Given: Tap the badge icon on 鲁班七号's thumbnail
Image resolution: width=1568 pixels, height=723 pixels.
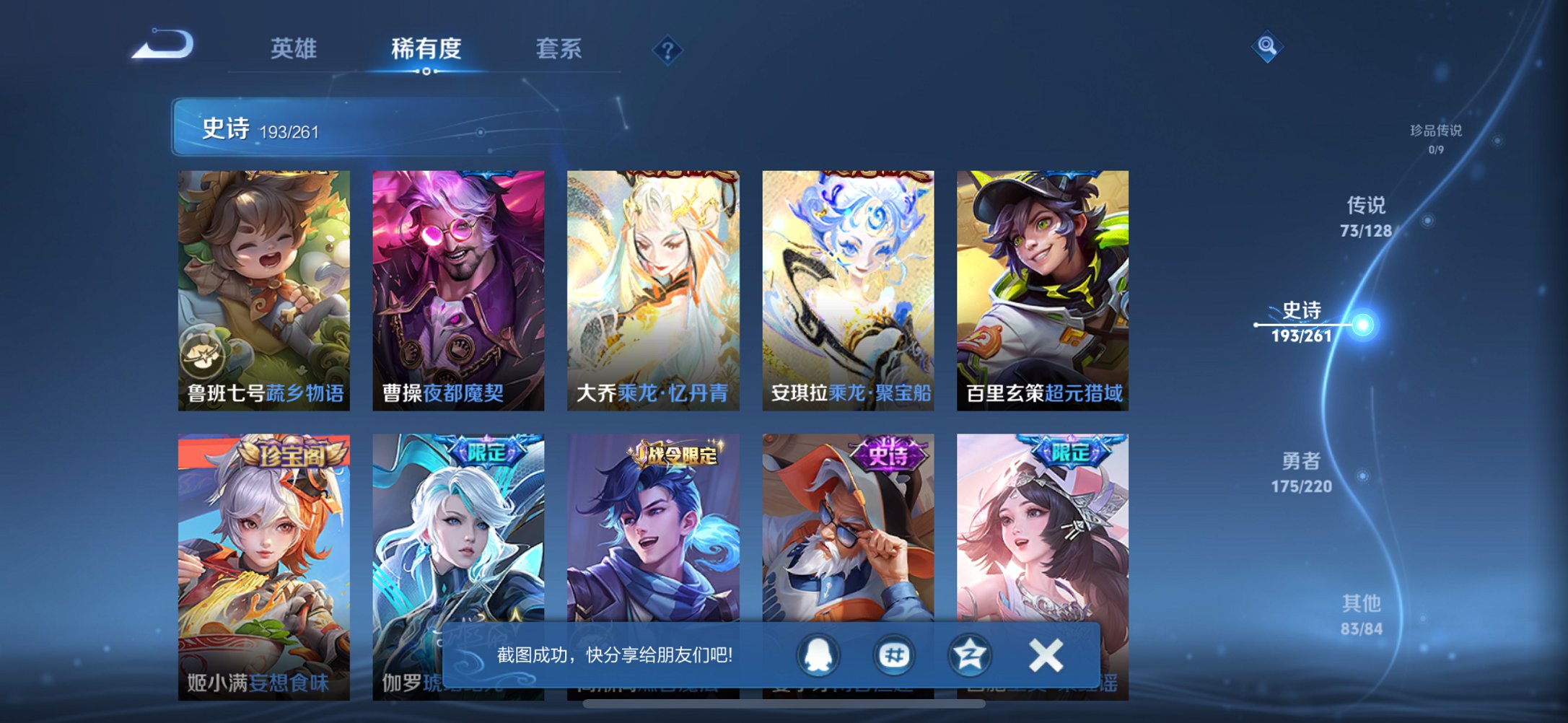Looking at the screenshot, I should tap(206, 354).
